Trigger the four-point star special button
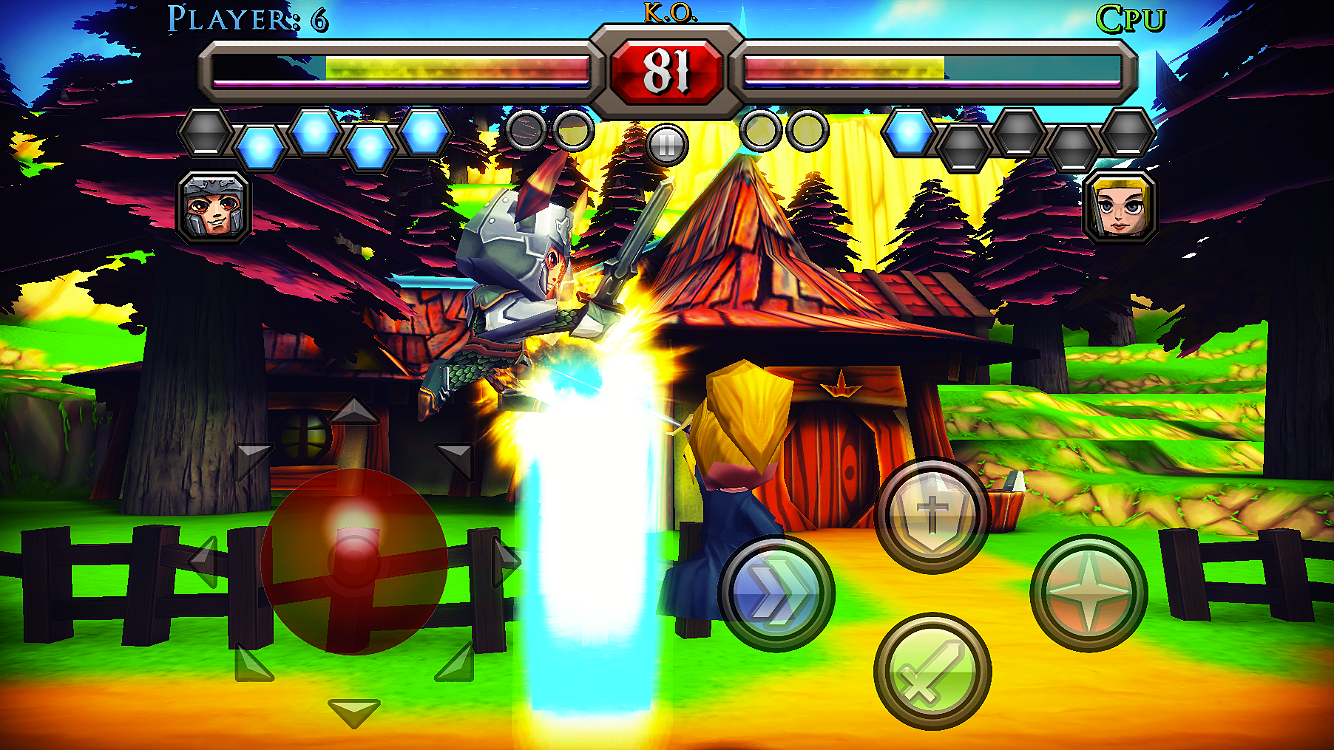This screenshot has width=1334, height=750. tap(1088, 593)
